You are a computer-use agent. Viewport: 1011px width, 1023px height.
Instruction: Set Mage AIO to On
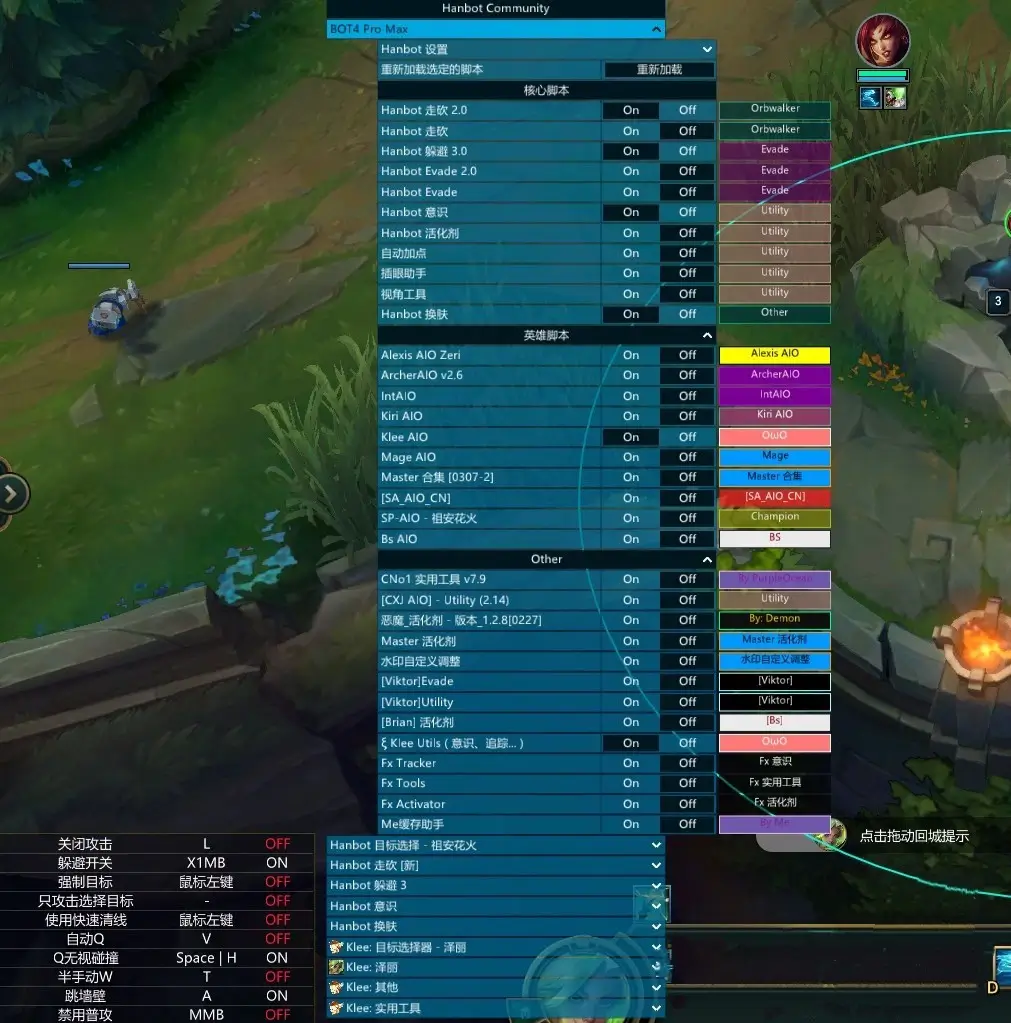coord(630,457)
